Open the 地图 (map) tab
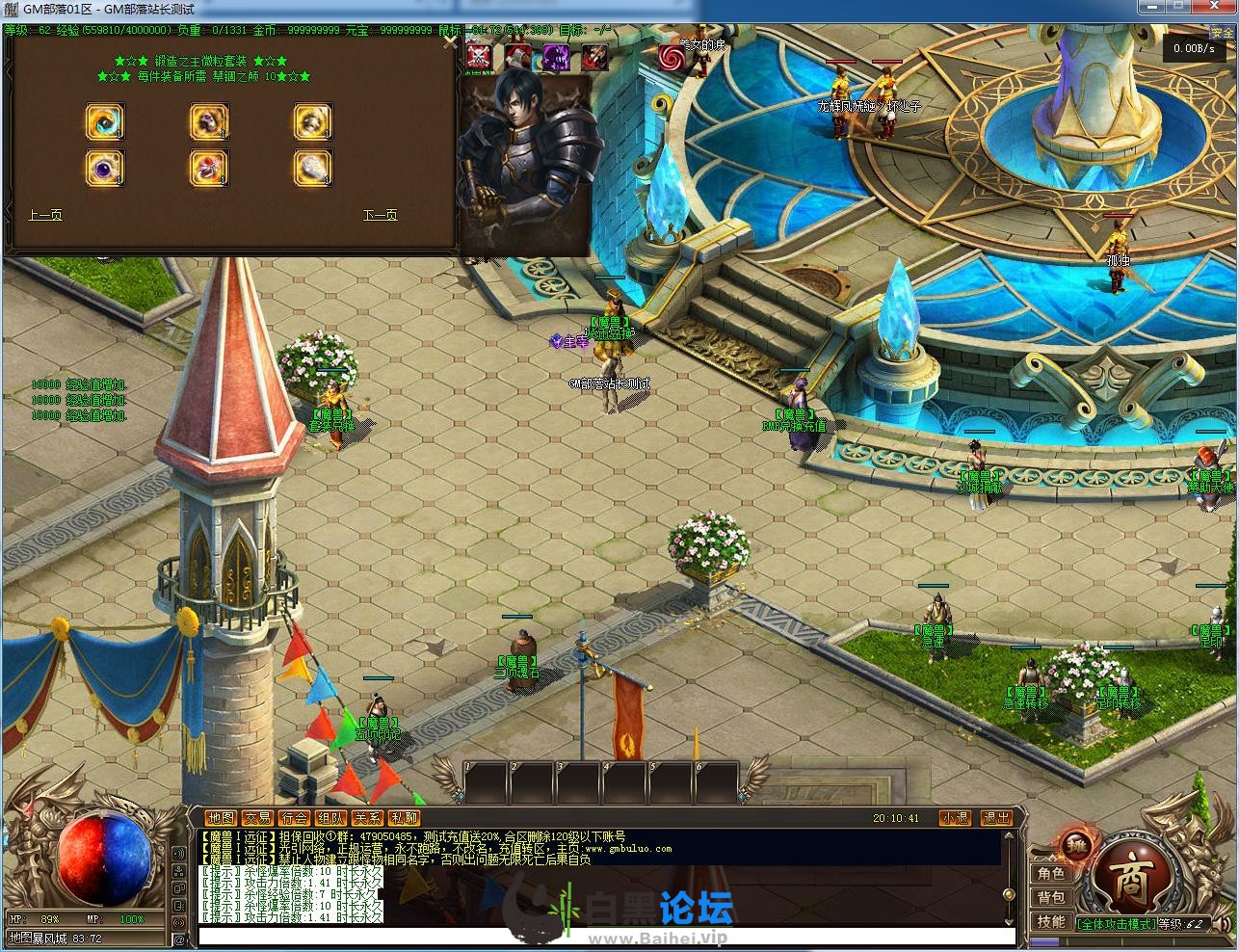Image resolution: width=1239 pixels, height=952 pixels. coord(221,818)
